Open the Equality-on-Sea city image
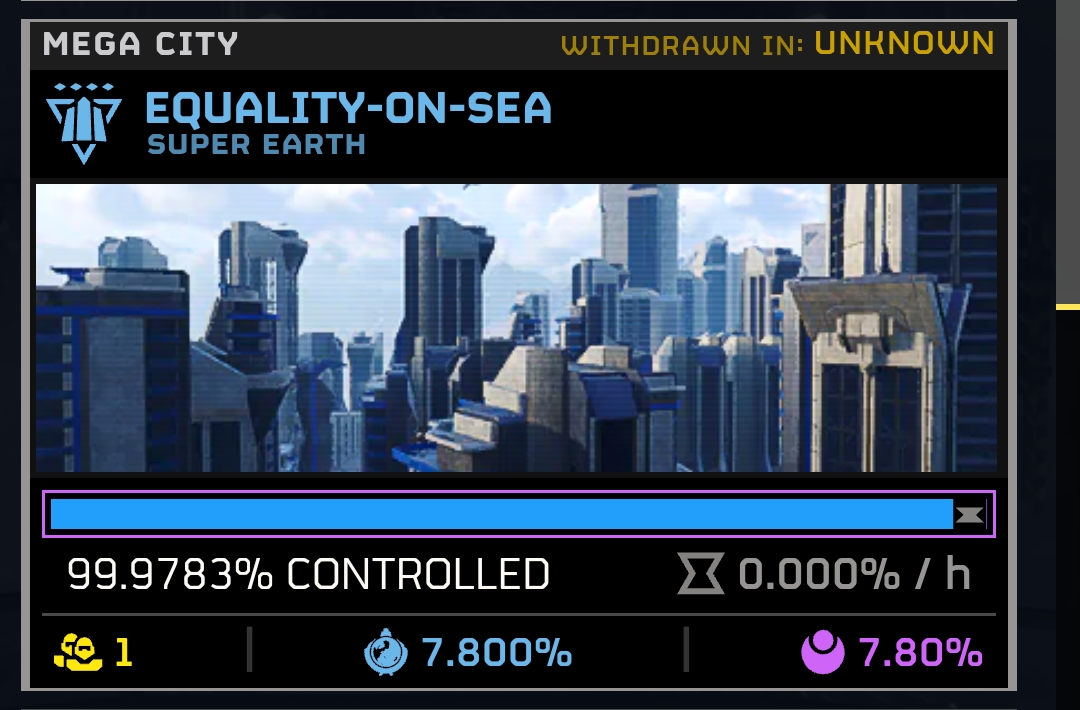Screen dimensions: 1080x710 pos(516,328)
